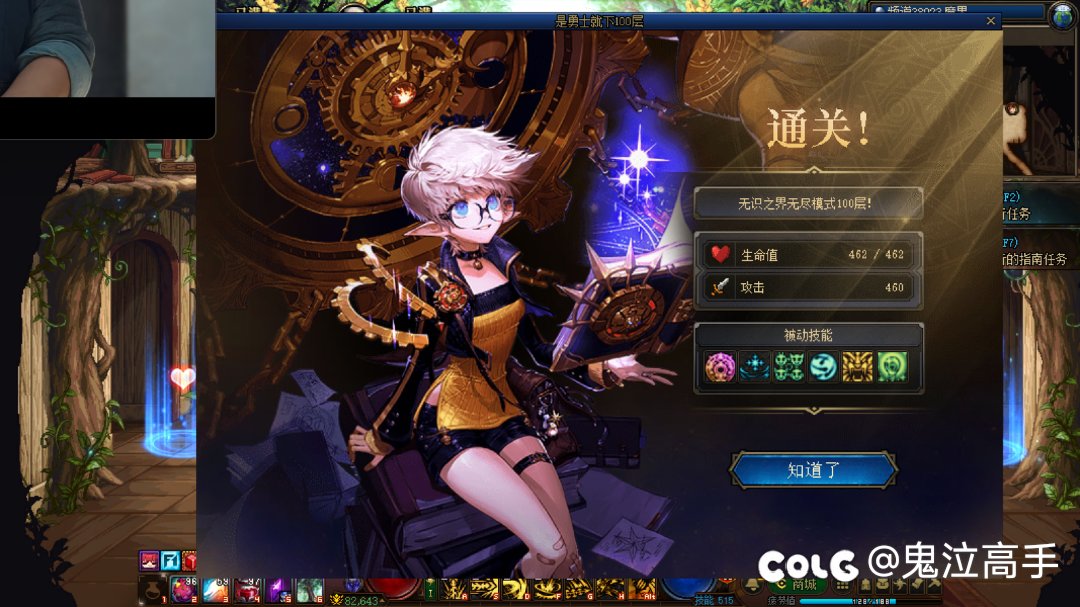
Task: Close the 100-floor clear window
Action: click(x=991, y=21)
